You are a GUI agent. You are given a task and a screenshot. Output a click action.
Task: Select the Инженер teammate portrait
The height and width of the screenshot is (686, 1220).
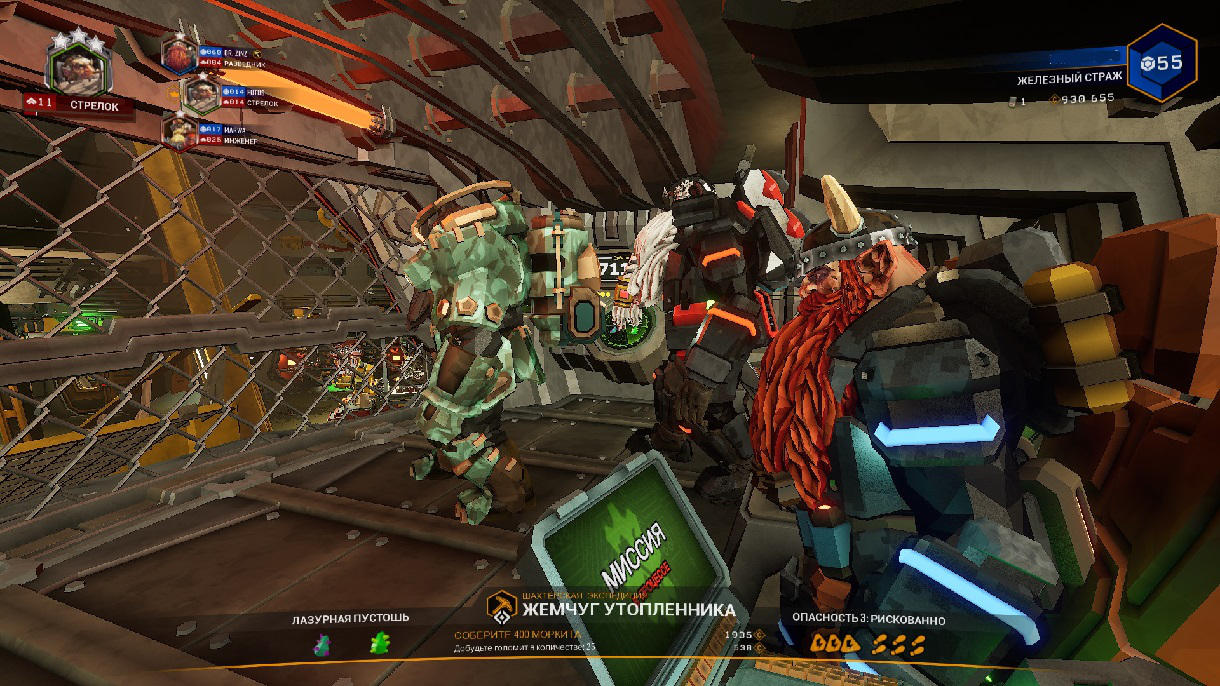[180, 132]
